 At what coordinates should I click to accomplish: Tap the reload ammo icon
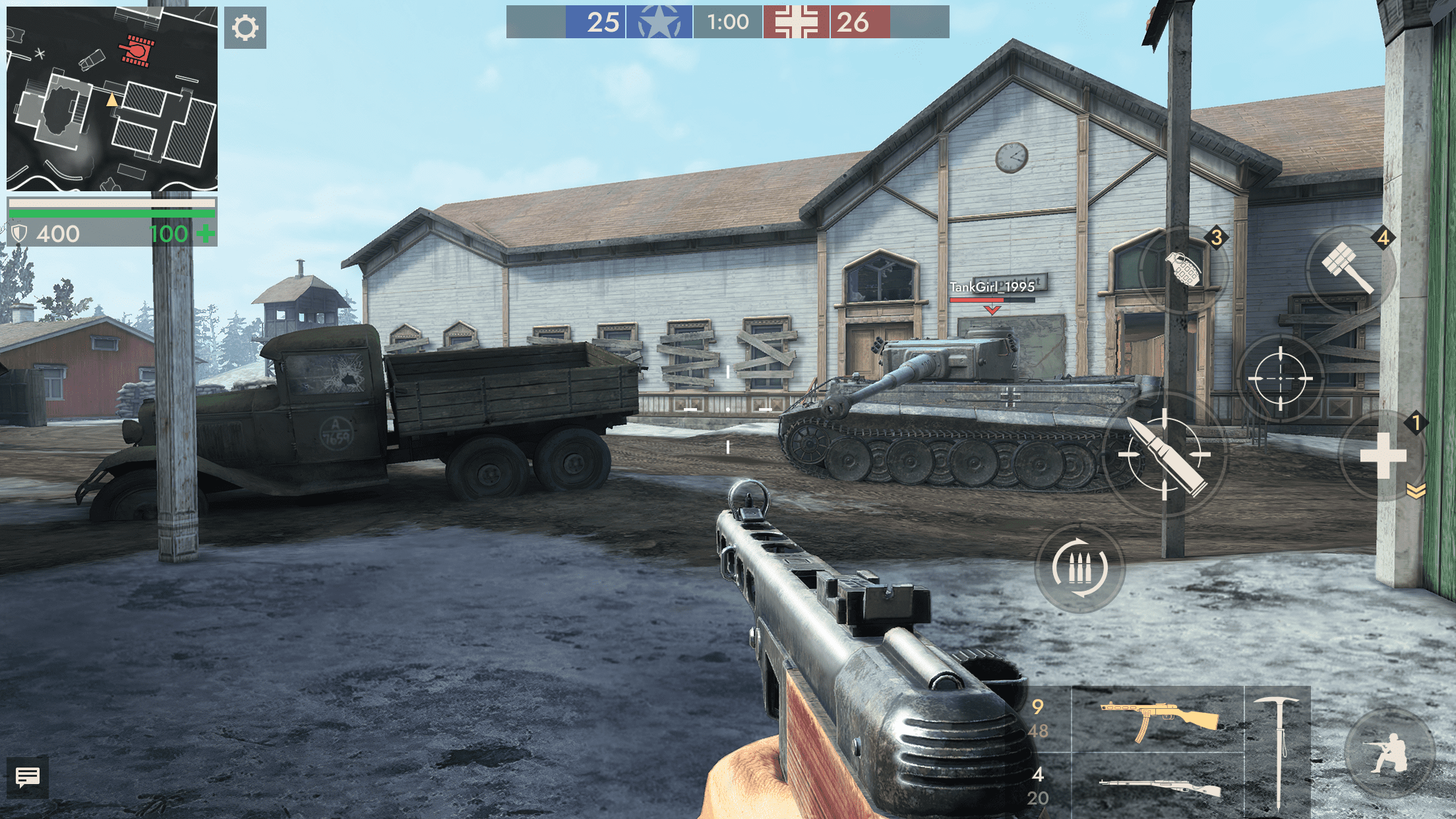[1079, 567]
